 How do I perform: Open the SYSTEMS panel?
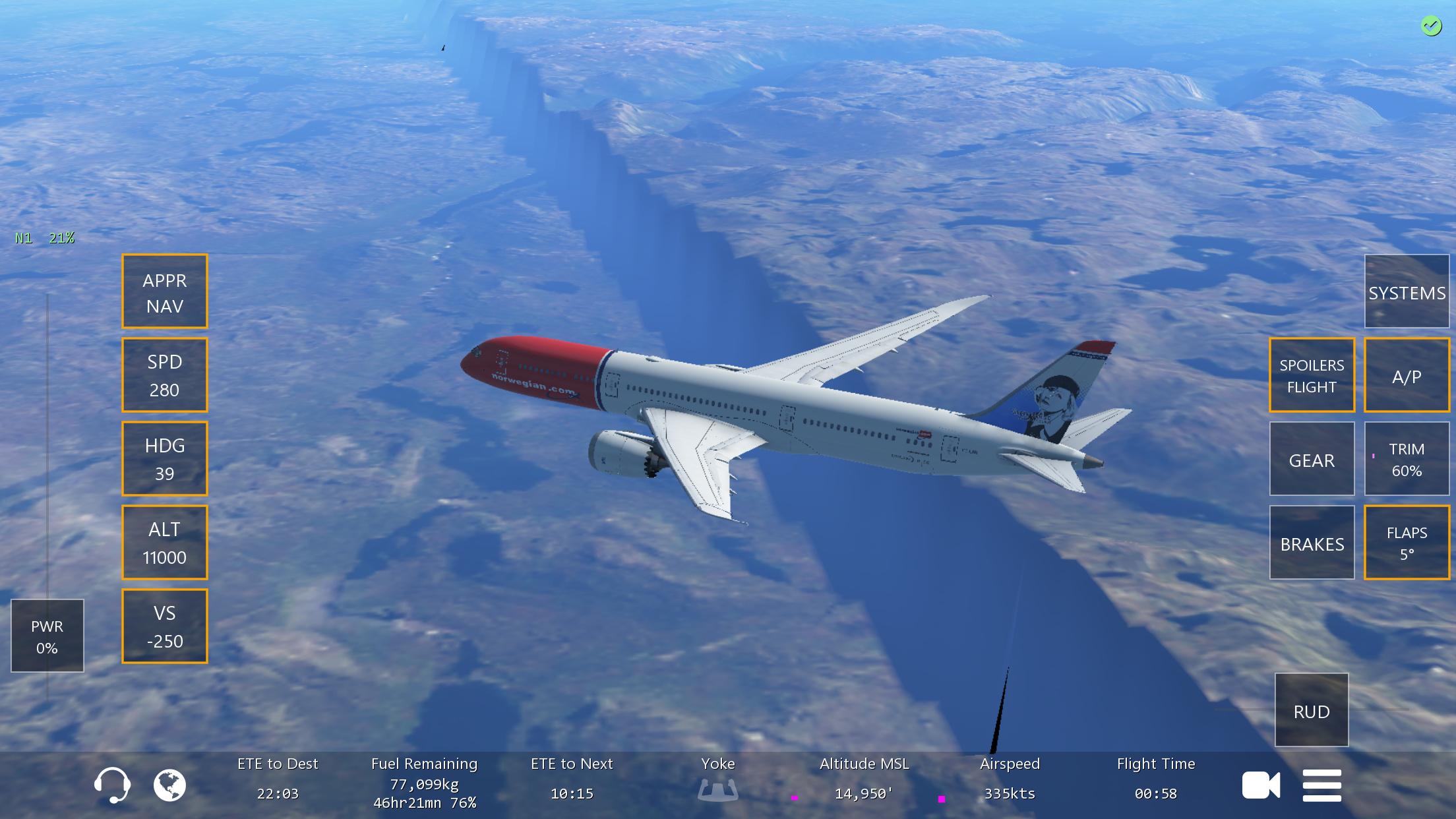(1407, 291)
